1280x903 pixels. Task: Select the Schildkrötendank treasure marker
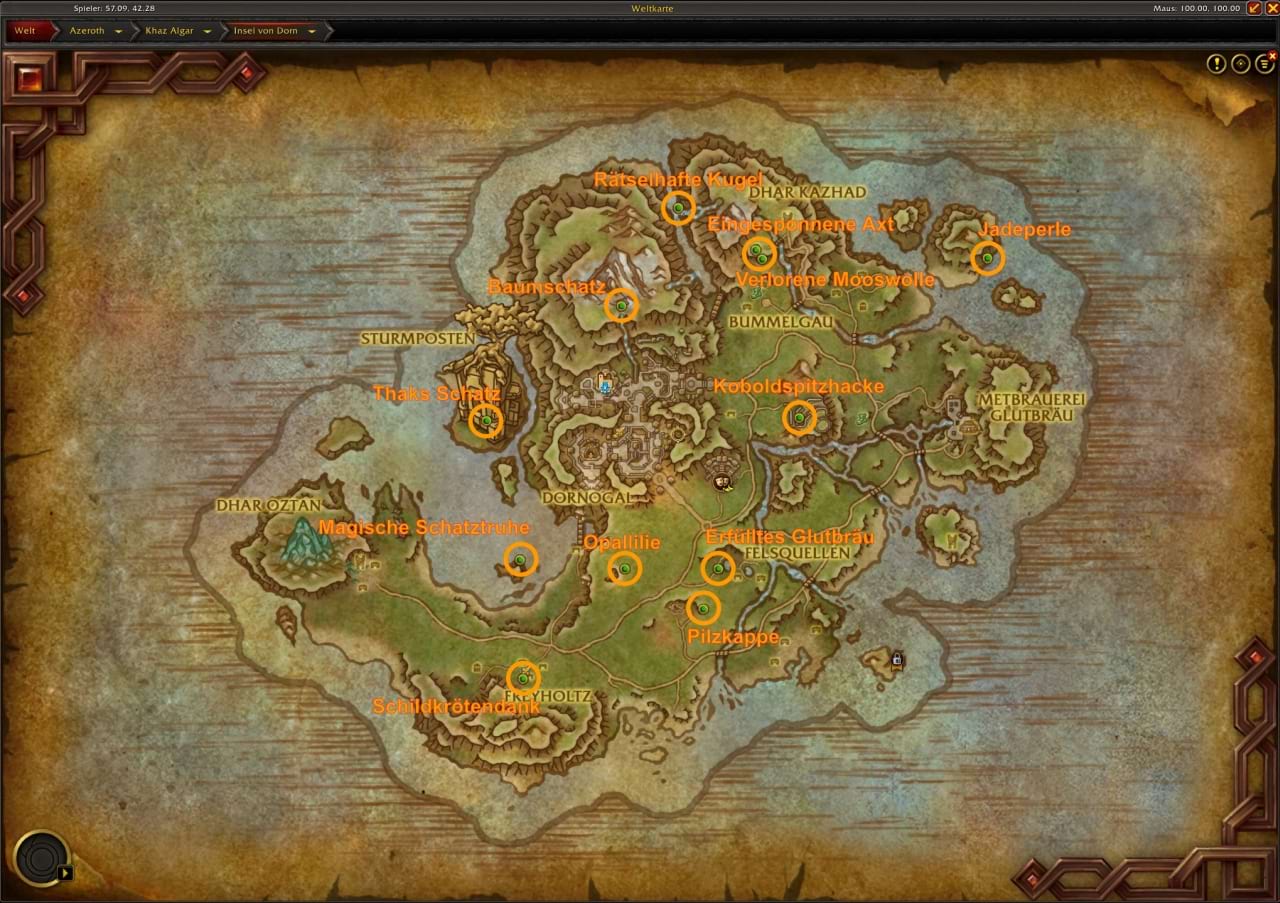[522, 679]
